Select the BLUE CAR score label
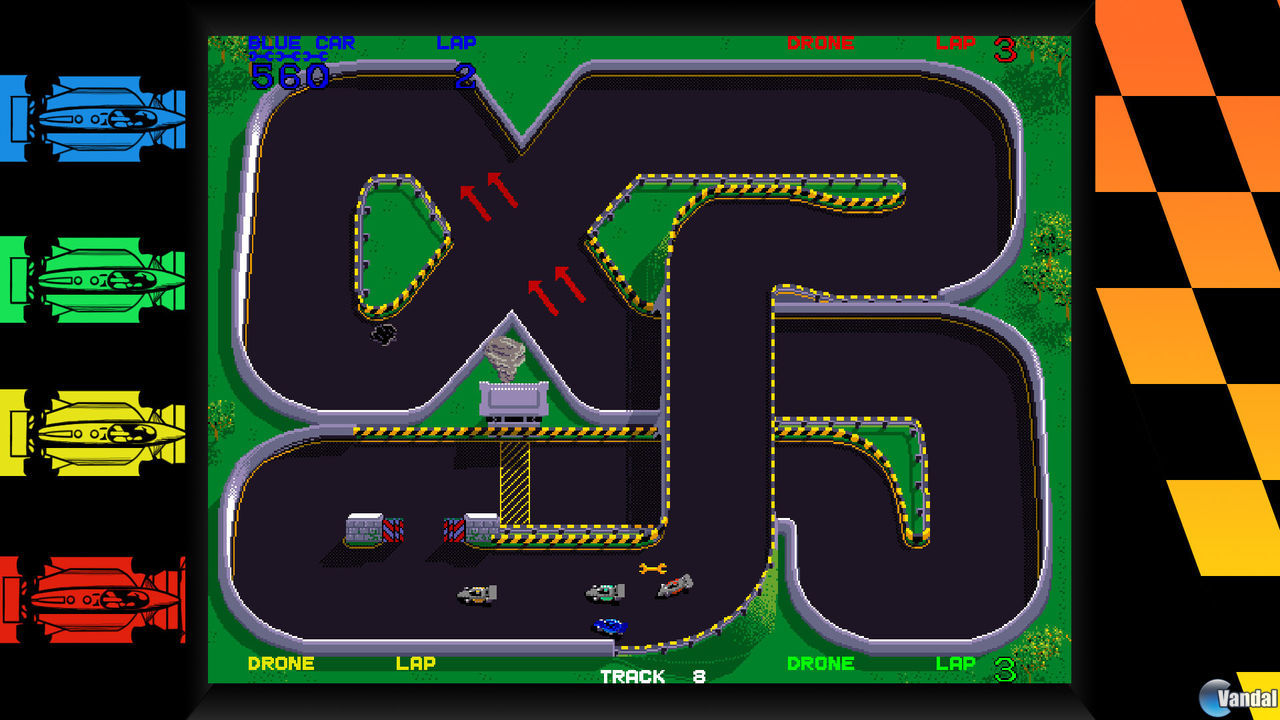The height and width of the screenshot is (720, 1280). point(305,43)
